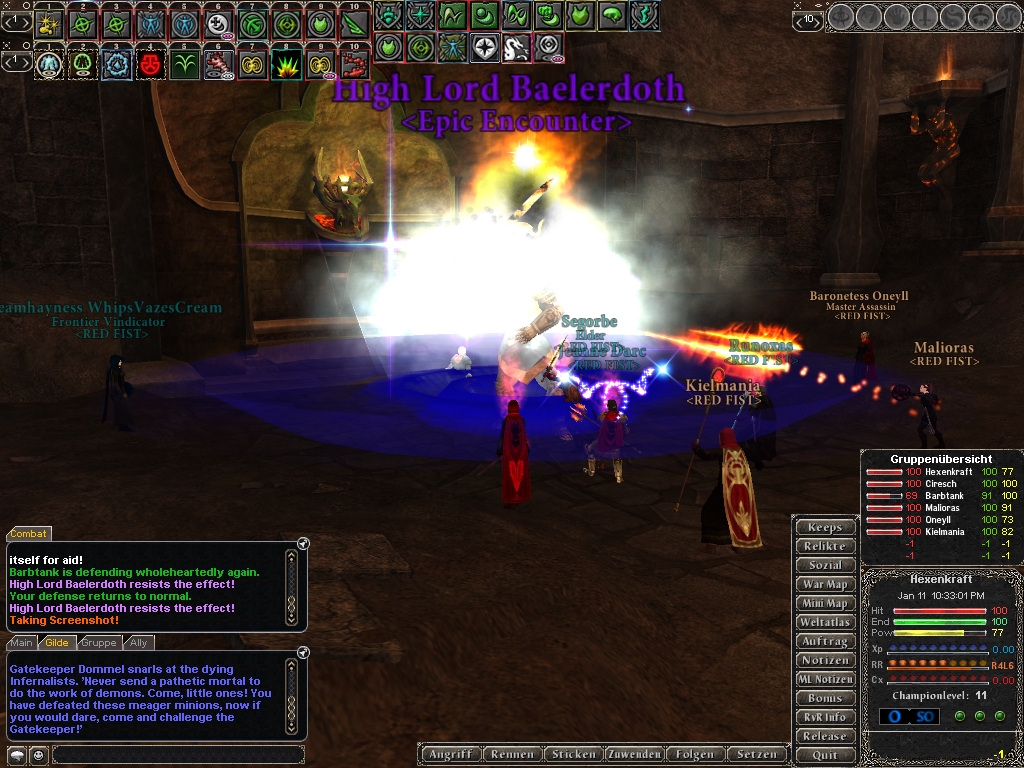Switch to the Ally chat tab
Screen dimensions: 1024x768
138,643
